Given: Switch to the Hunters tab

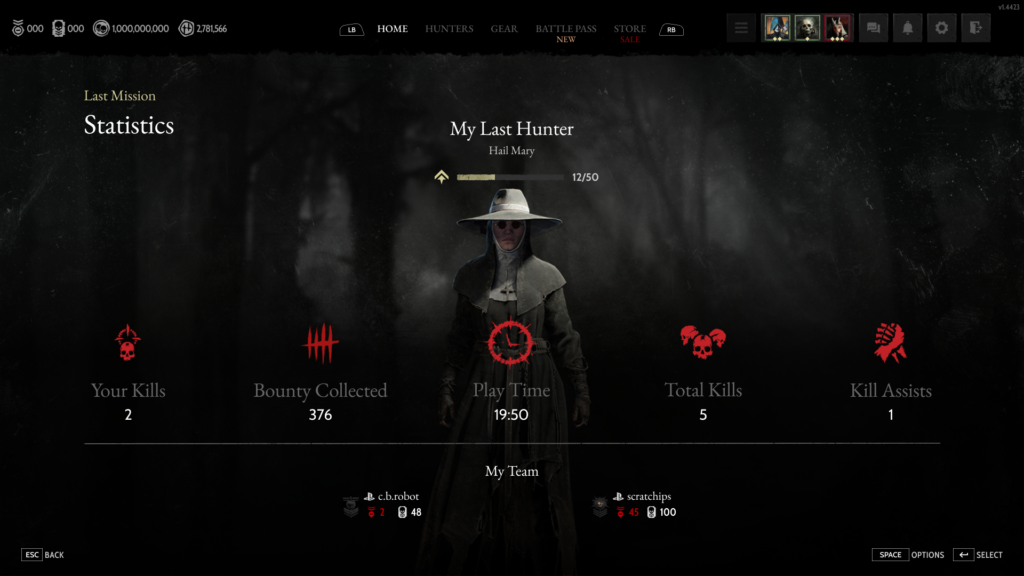Looking at the screenshot, I should coord(449,29).
